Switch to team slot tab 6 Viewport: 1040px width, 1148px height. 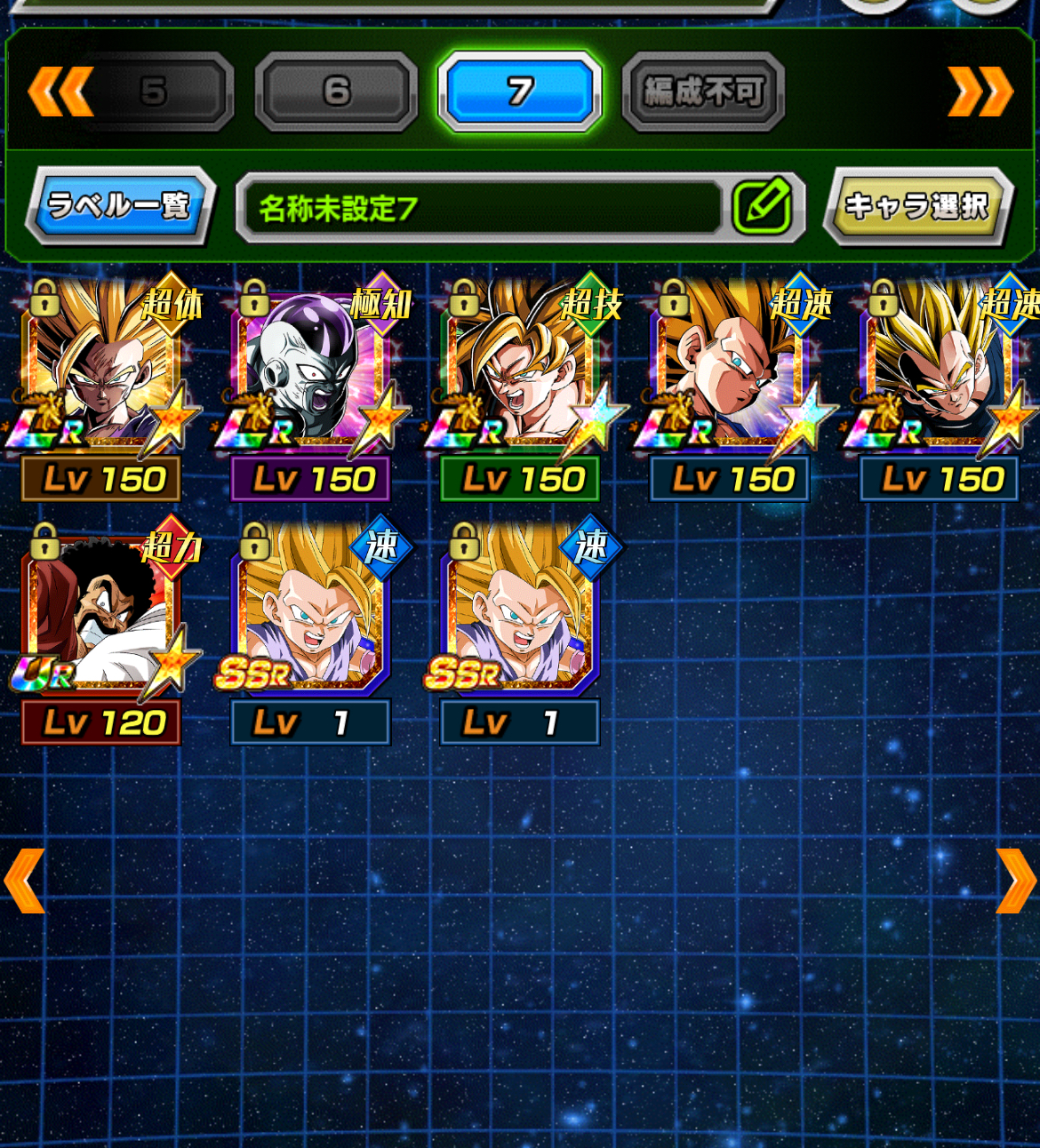pyautogui.click(x=336, y=92)
